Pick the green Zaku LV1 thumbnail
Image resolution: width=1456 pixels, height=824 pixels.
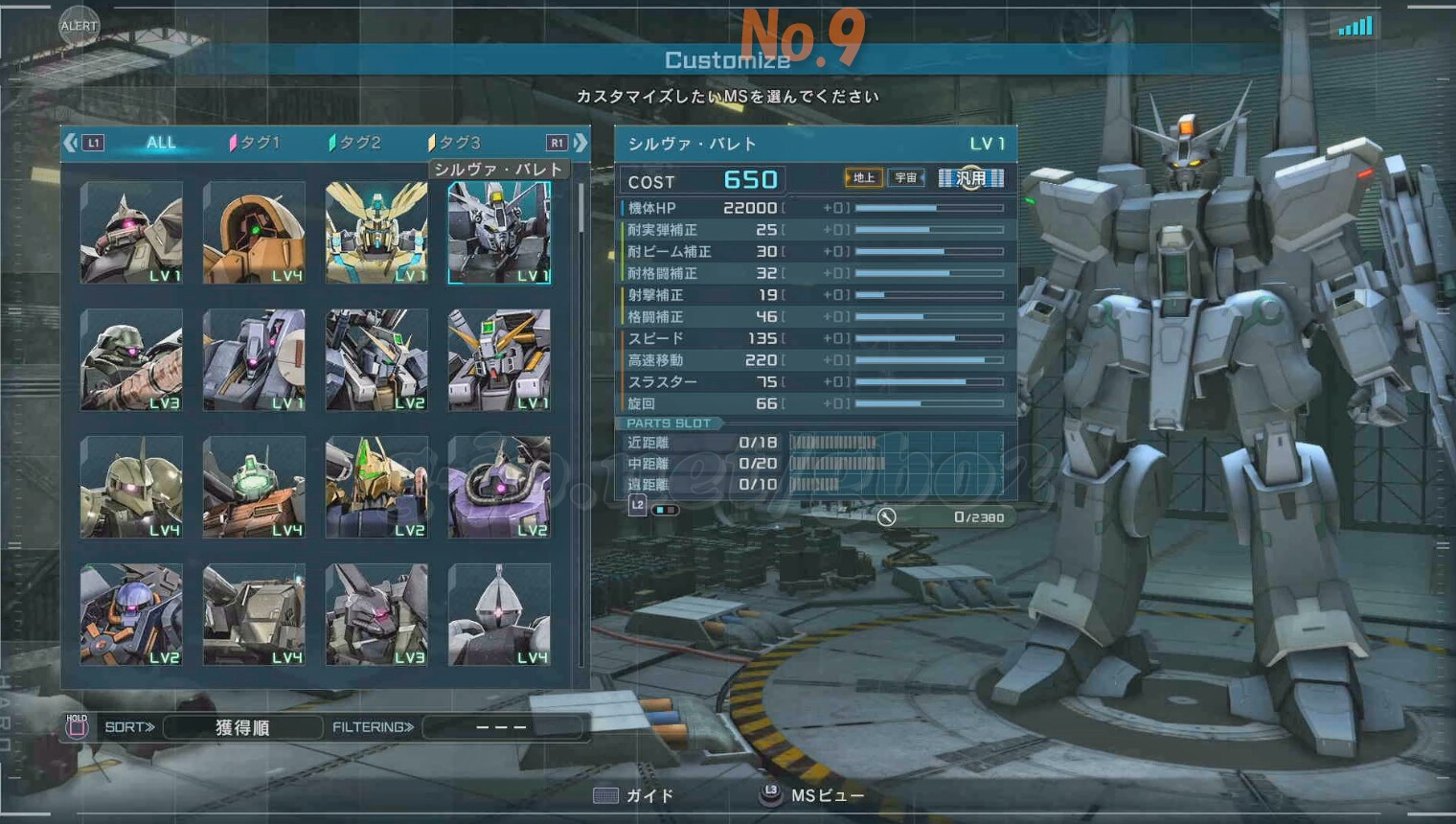[x=131, y=233]
